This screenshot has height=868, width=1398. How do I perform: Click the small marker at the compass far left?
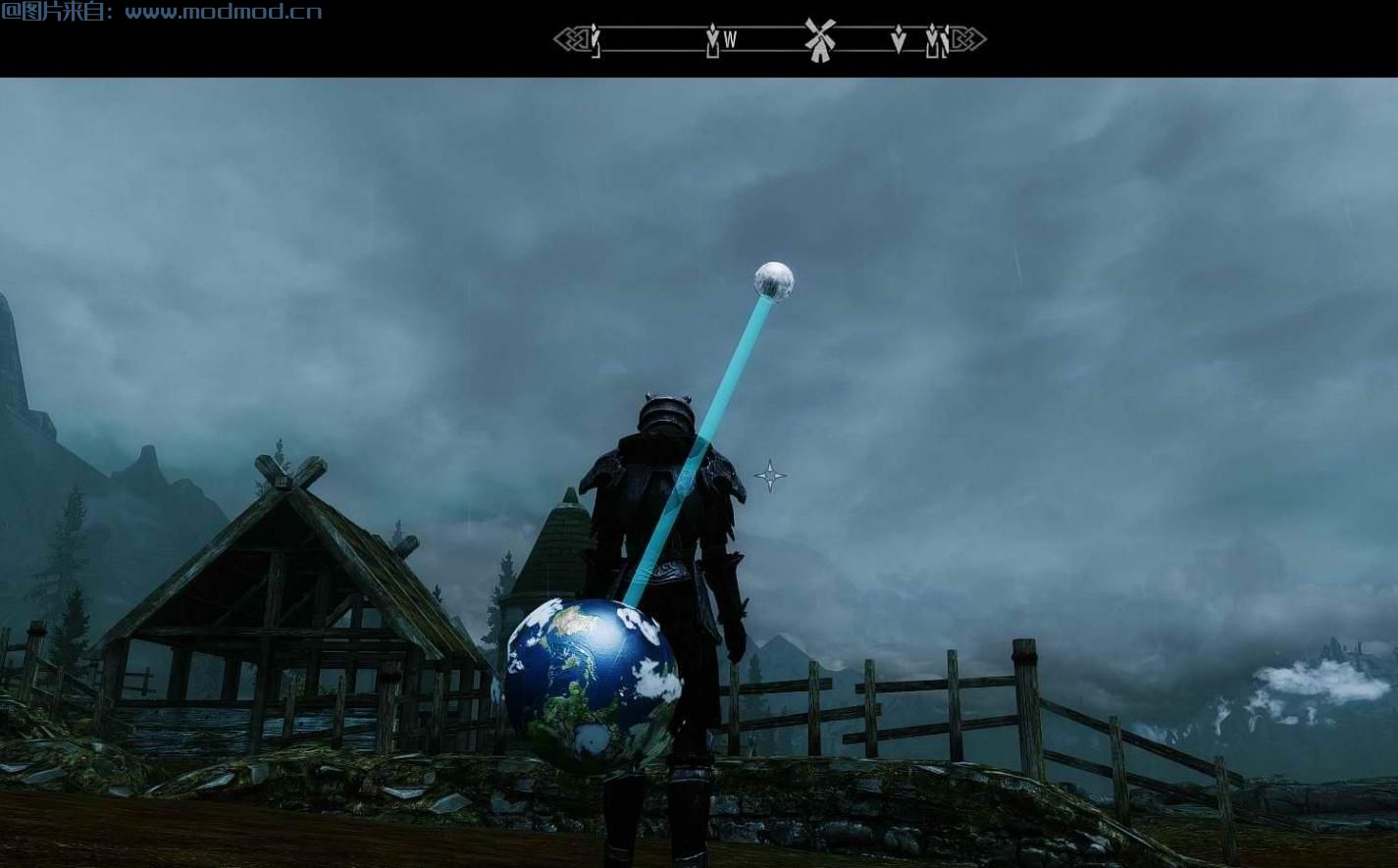(x=595, y=41)
